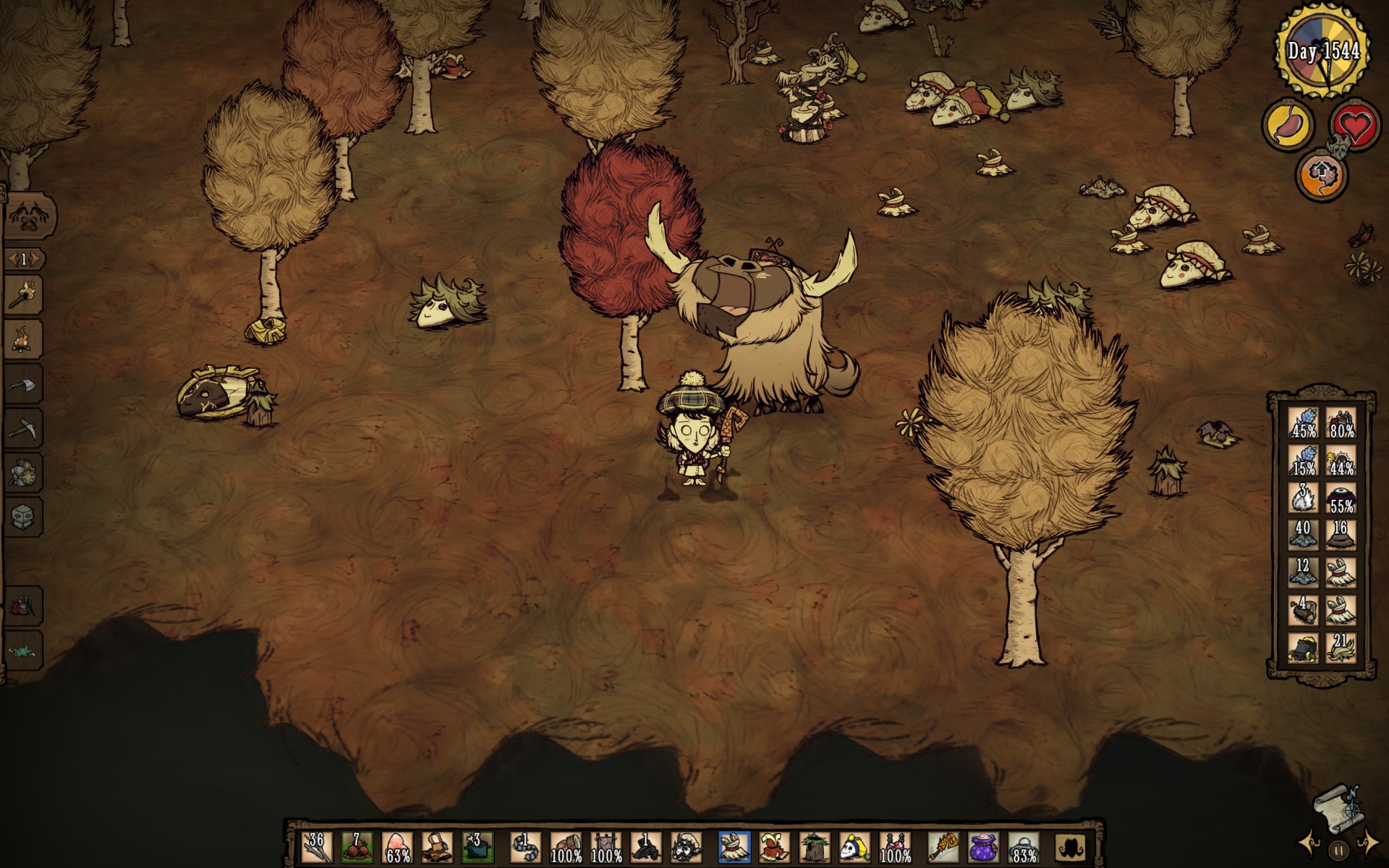Pick the pickaxe crafting recipe
This screenshot has width=1389, height=868.
point(26,428)
